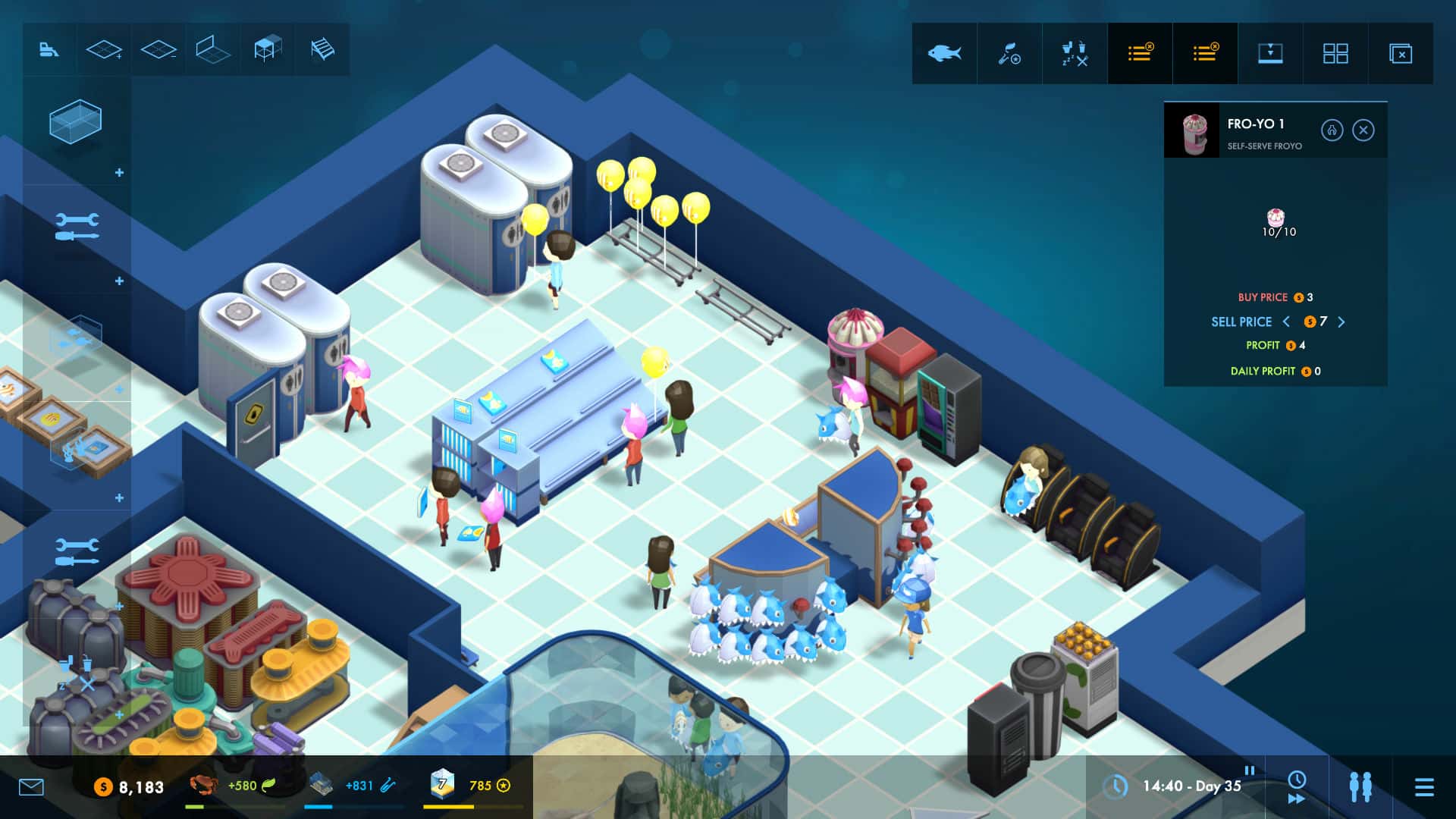Click the home button on FRO-YO panel
This screenshot has height=819, width=1456.
click(1332, 130)
